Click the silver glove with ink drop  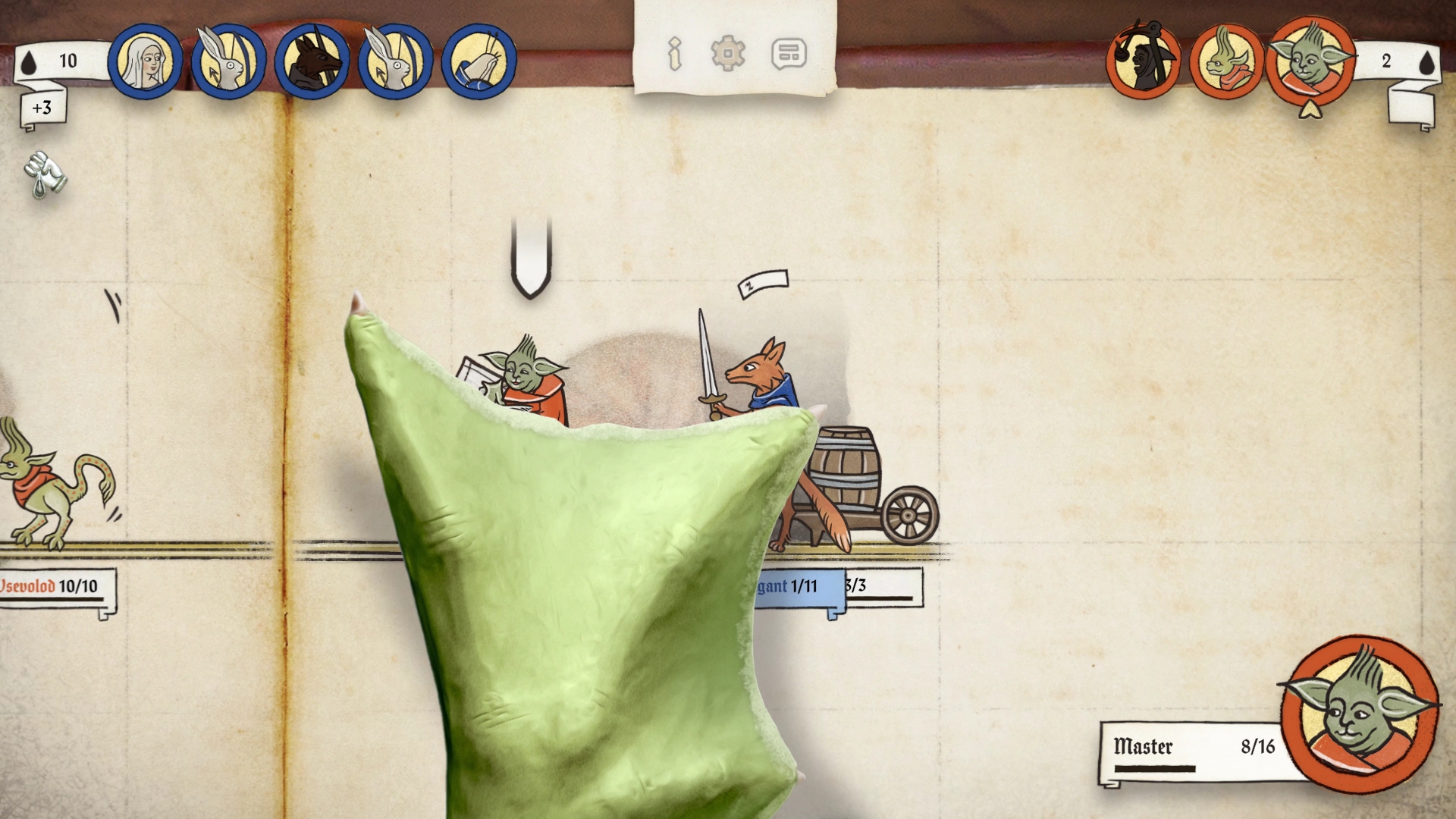coord(45,174)
